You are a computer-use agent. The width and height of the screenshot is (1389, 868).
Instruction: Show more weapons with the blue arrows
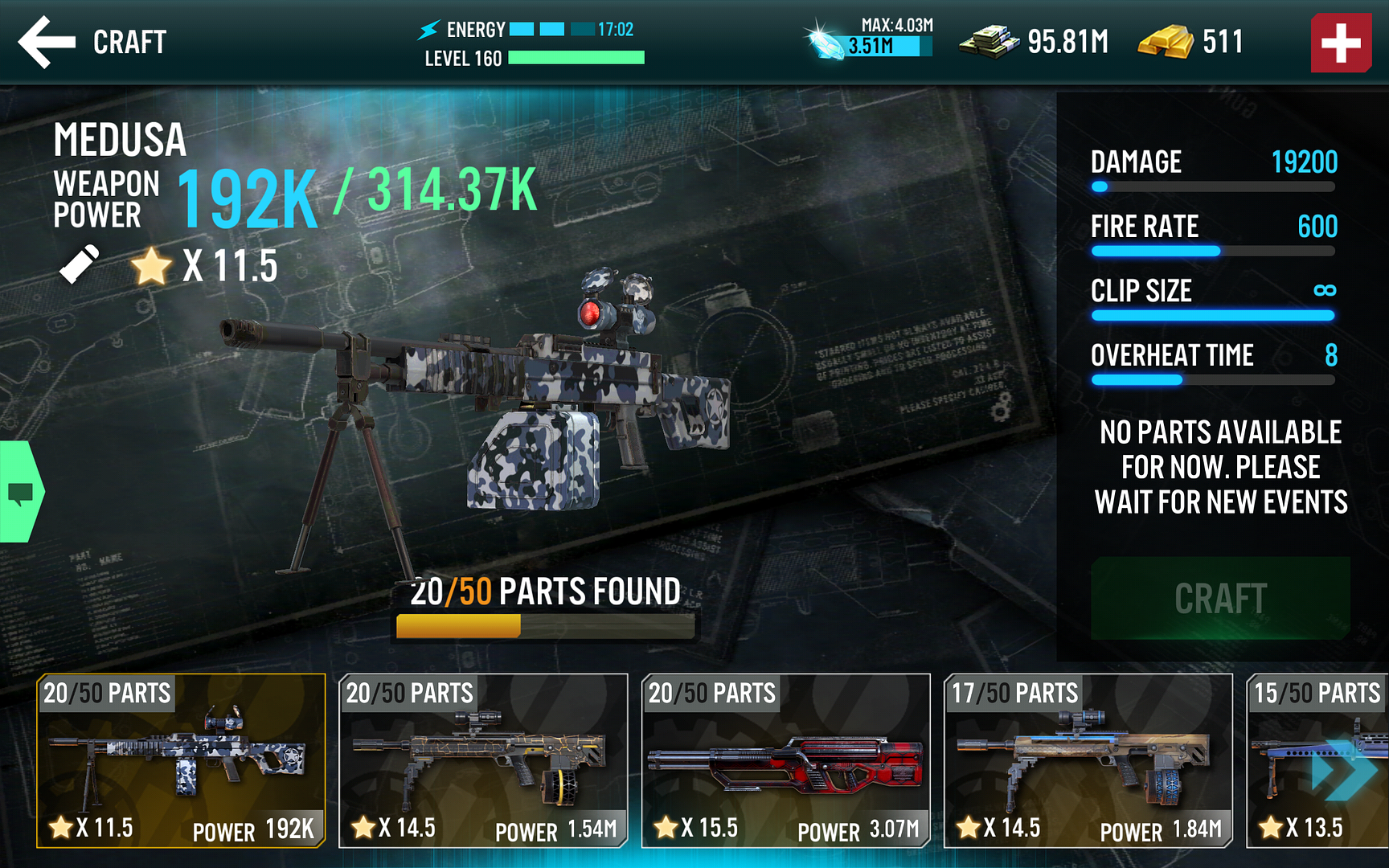[1344, 770]
